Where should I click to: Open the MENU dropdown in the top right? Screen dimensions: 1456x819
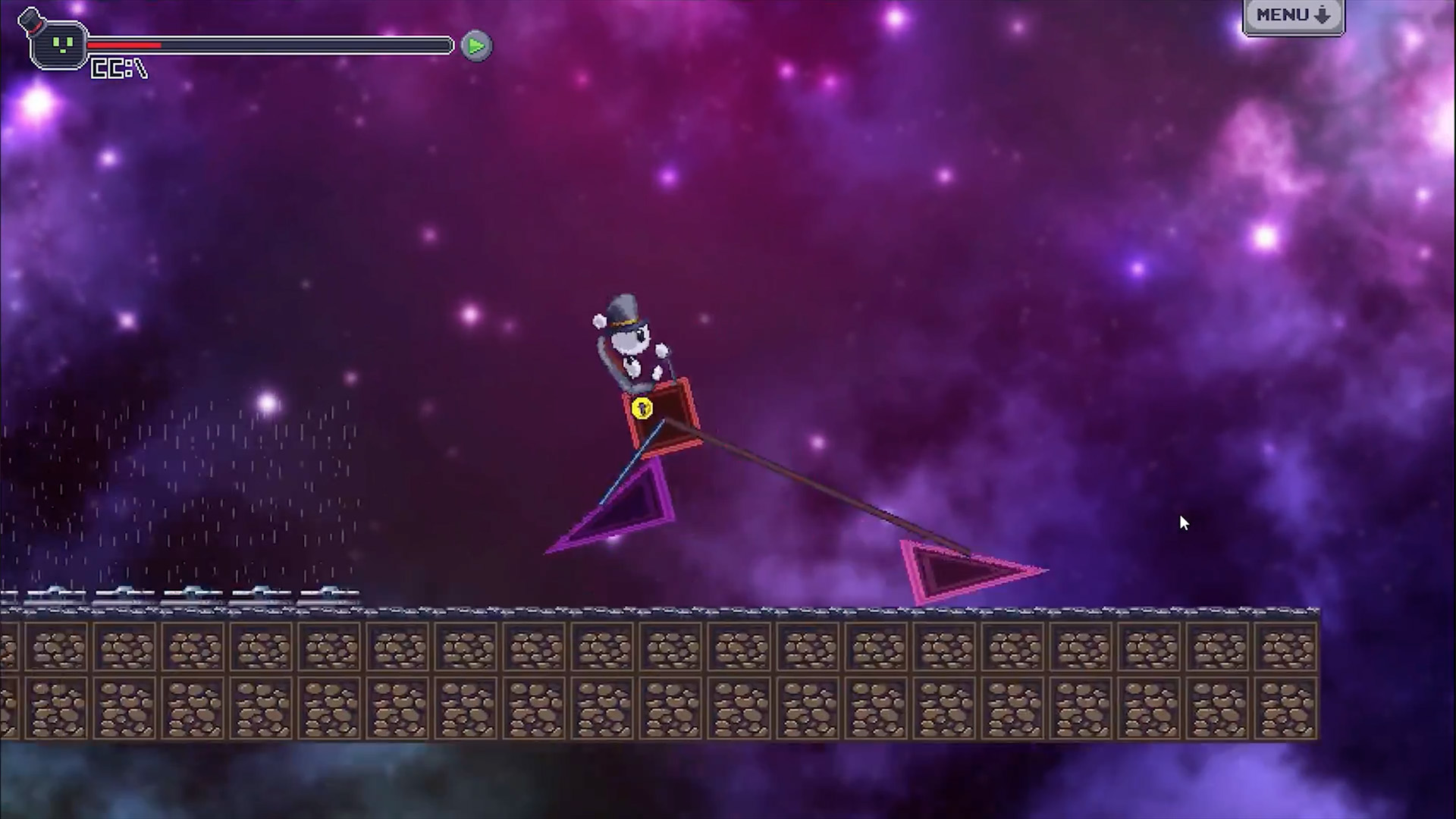tap(1293, 14)
